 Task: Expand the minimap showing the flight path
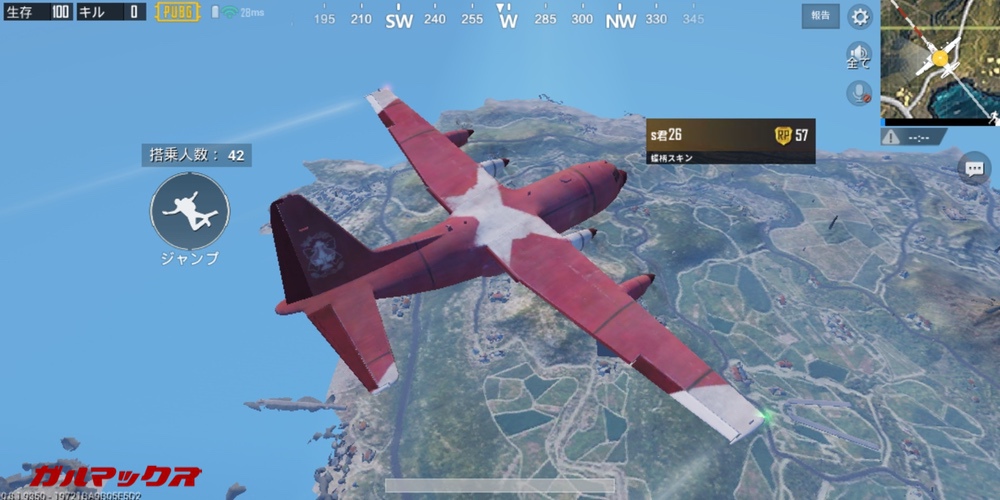click(x=939, y=60)
